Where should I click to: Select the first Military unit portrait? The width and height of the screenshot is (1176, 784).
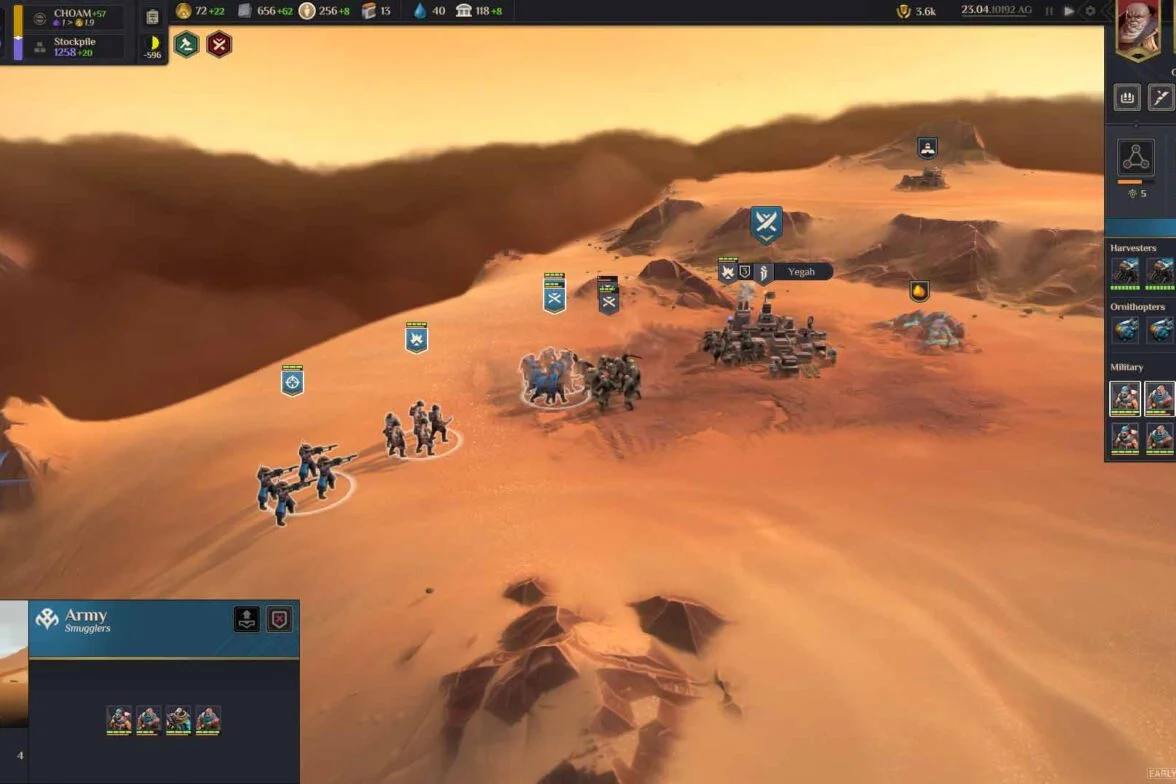[x=1126, y=397]
